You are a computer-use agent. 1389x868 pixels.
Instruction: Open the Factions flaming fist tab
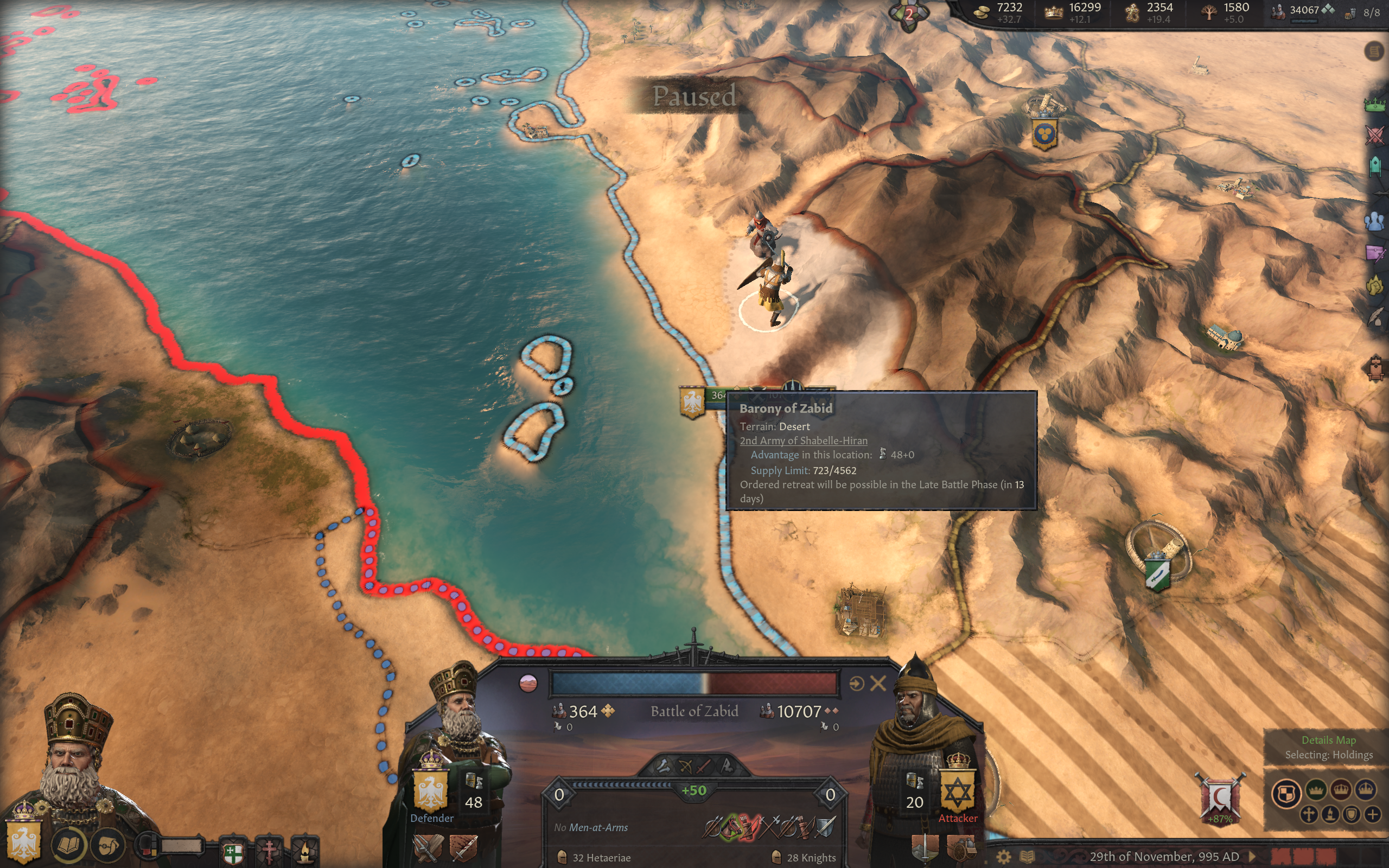click(1375, 285)
